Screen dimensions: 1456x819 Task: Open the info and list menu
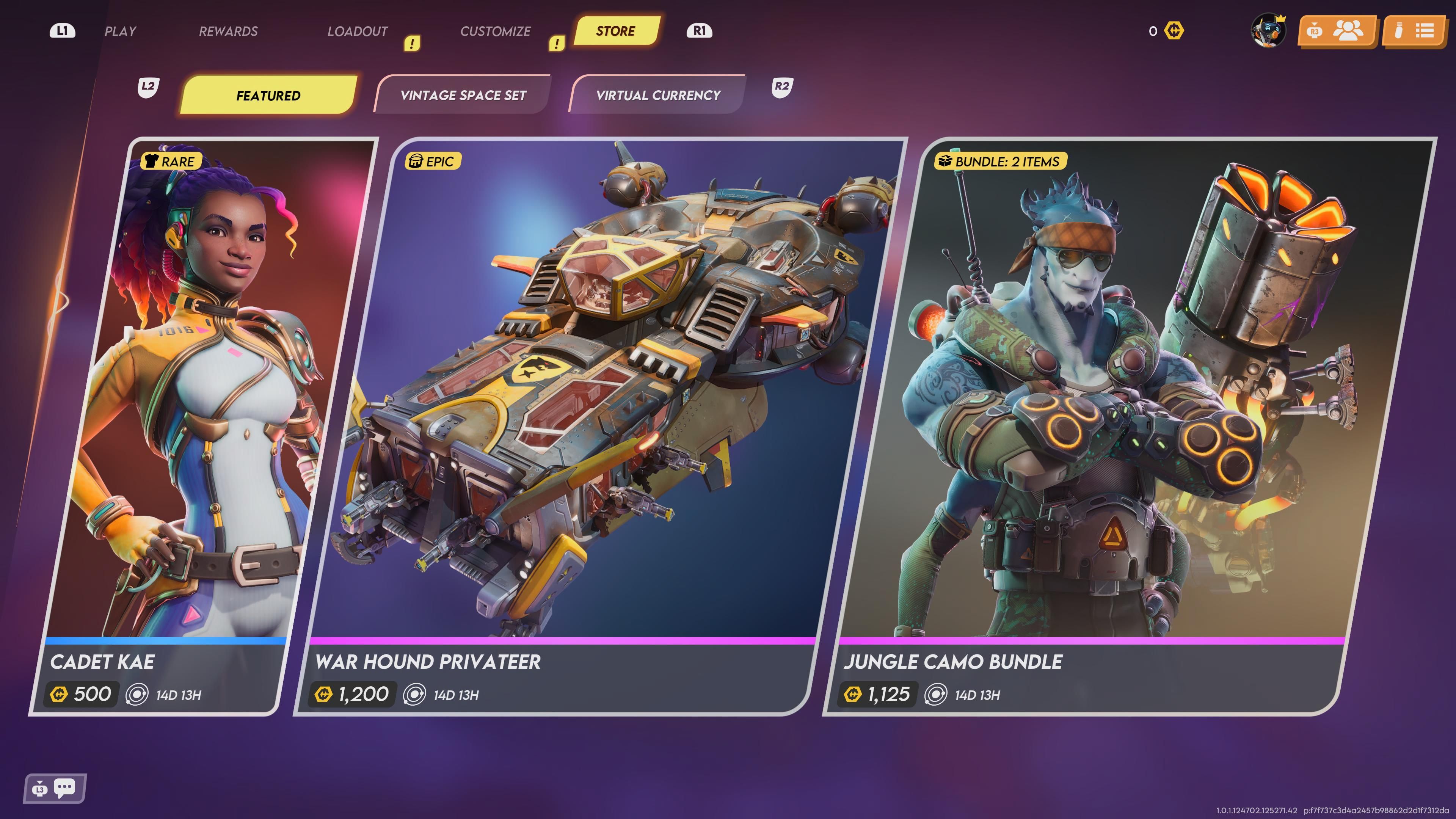click(x=1414, y=31)
